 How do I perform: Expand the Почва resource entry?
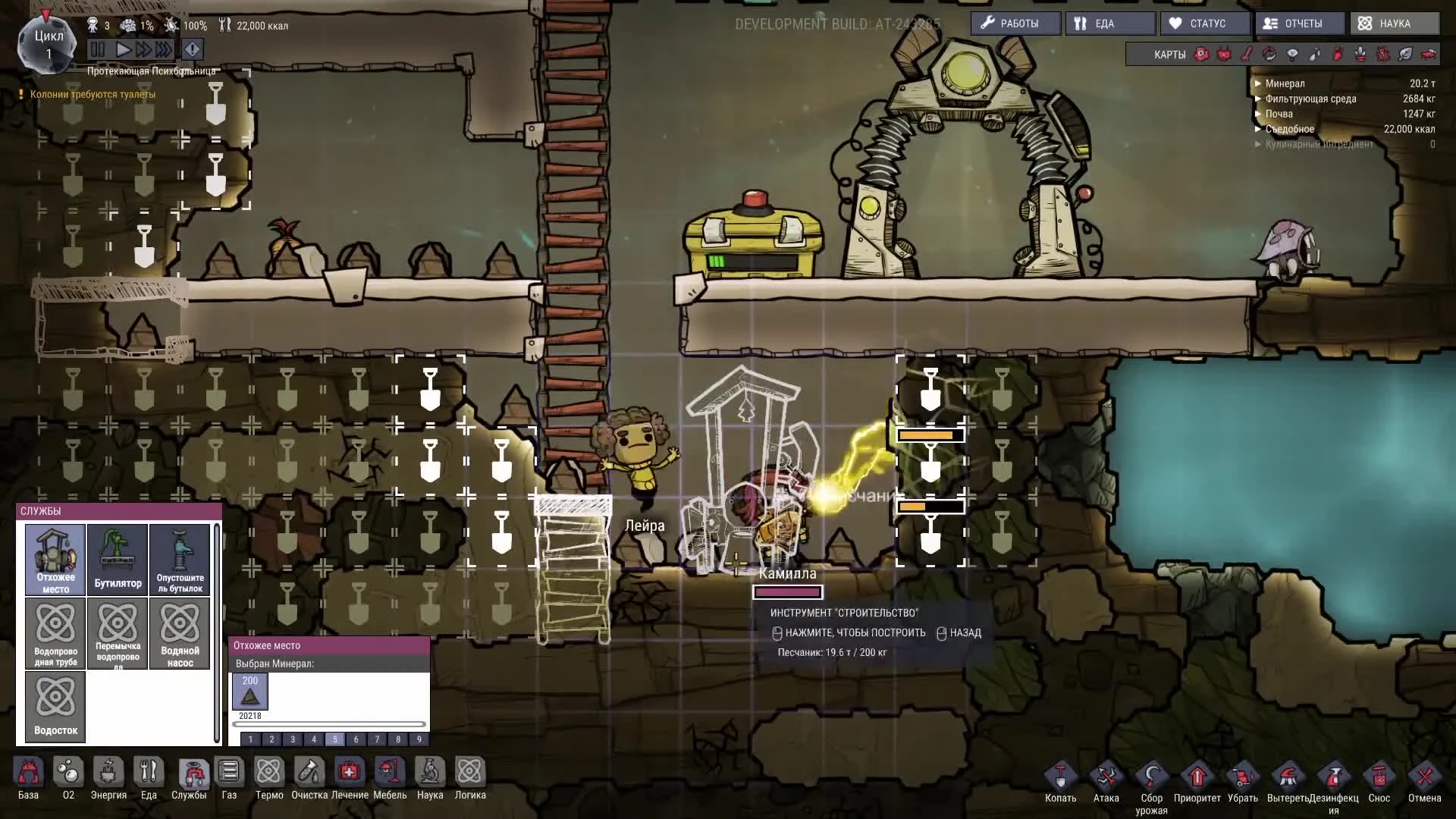click(1258, 114)
